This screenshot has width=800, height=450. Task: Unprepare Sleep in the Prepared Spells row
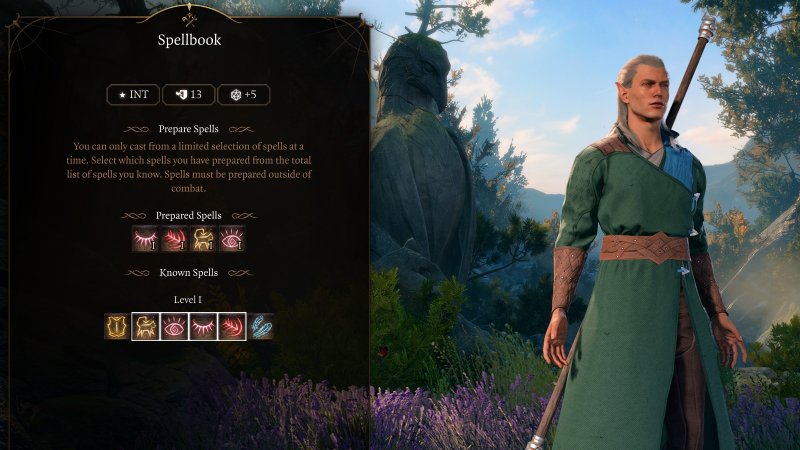[x=146, y=239]
